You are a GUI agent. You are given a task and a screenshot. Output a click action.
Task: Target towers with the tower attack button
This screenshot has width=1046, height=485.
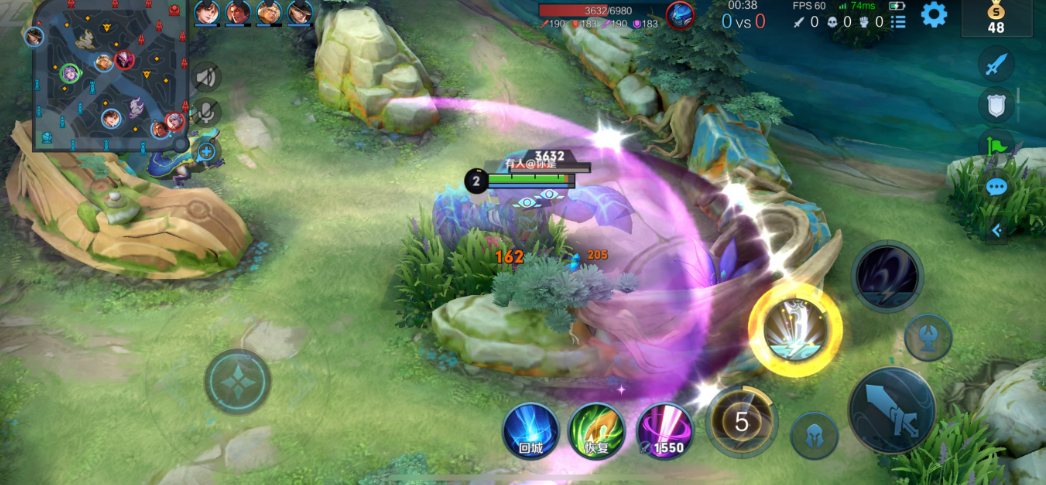coord(927,337)
